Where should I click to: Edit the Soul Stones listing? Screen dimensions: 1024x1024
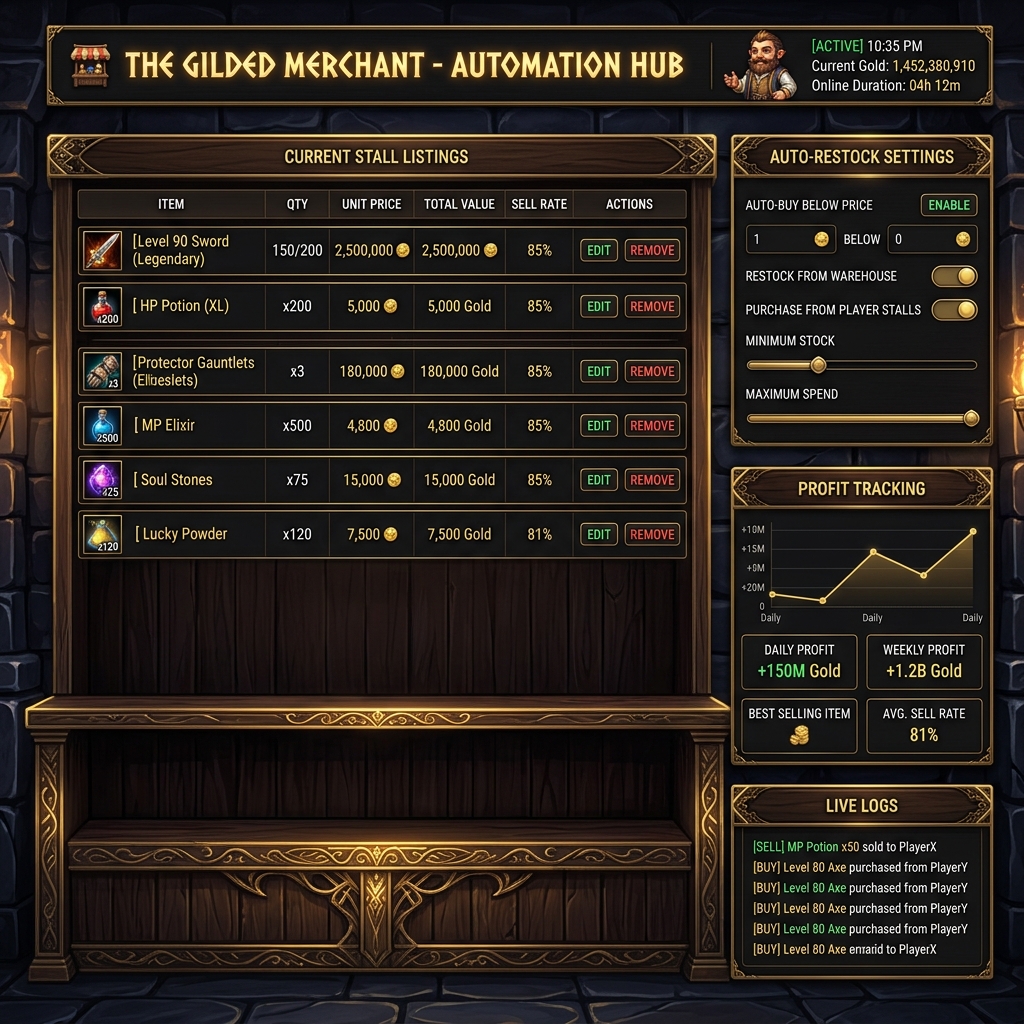(599, 480)
